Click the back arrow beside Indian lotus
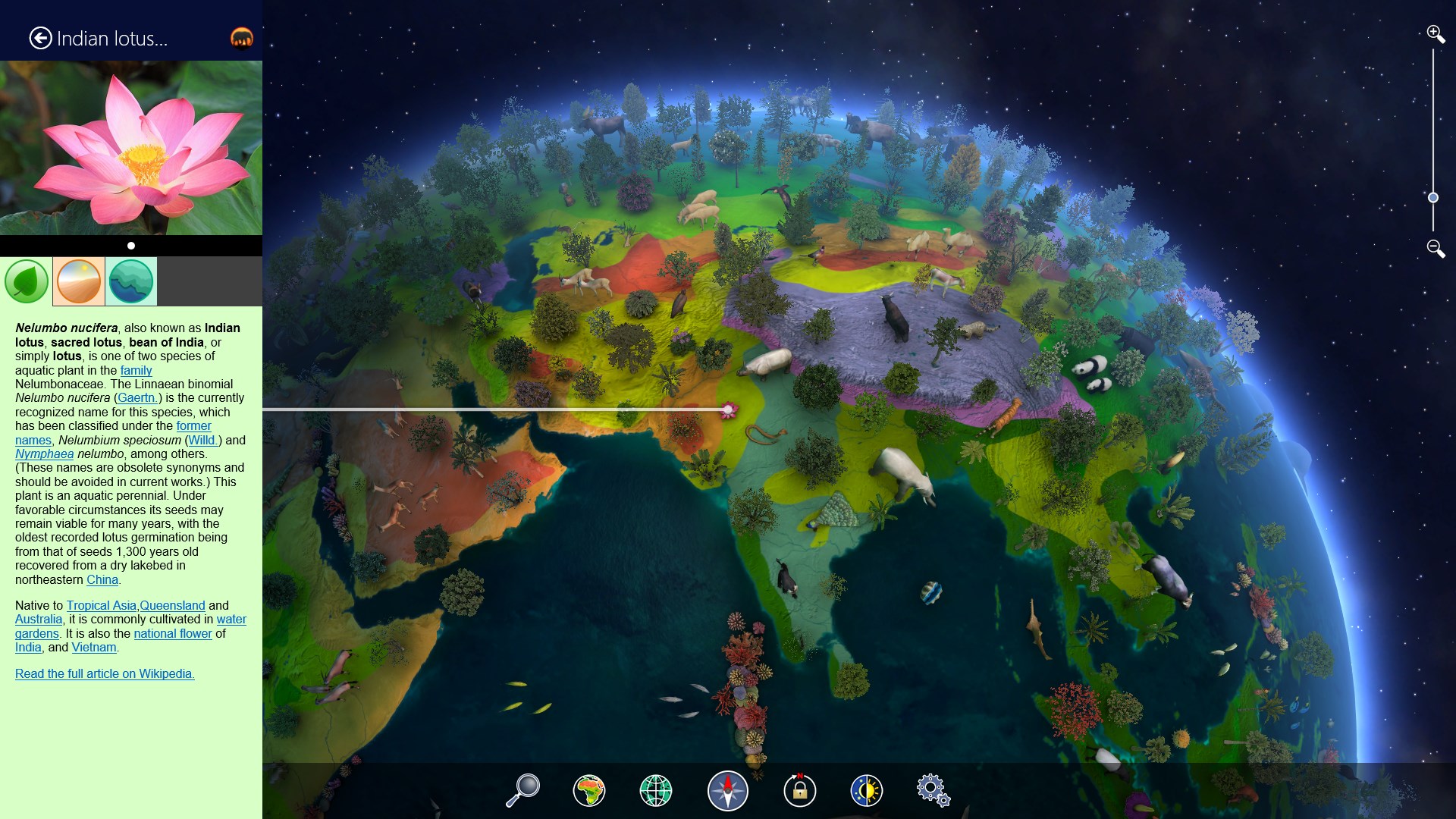 coord(39,37)
